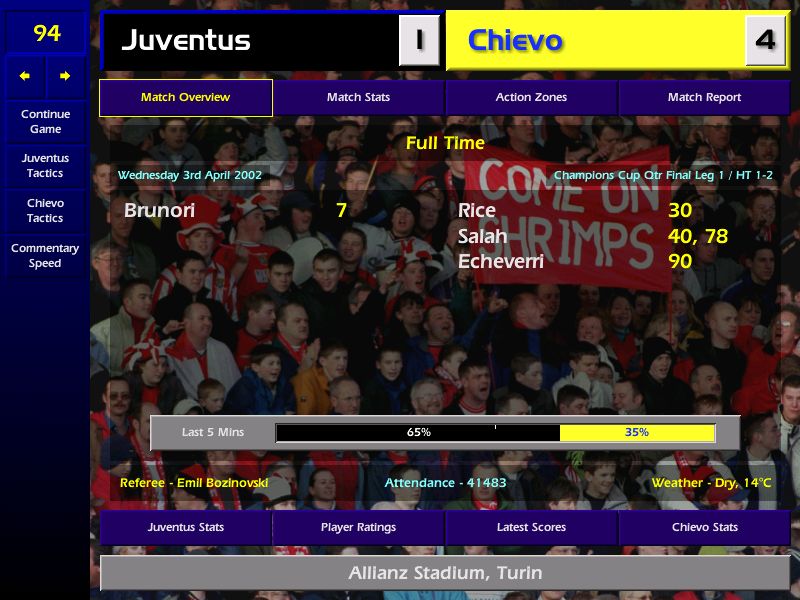Switch to the Match Stats tab
Screen dimensions: 800x600
tap(358, 97)
